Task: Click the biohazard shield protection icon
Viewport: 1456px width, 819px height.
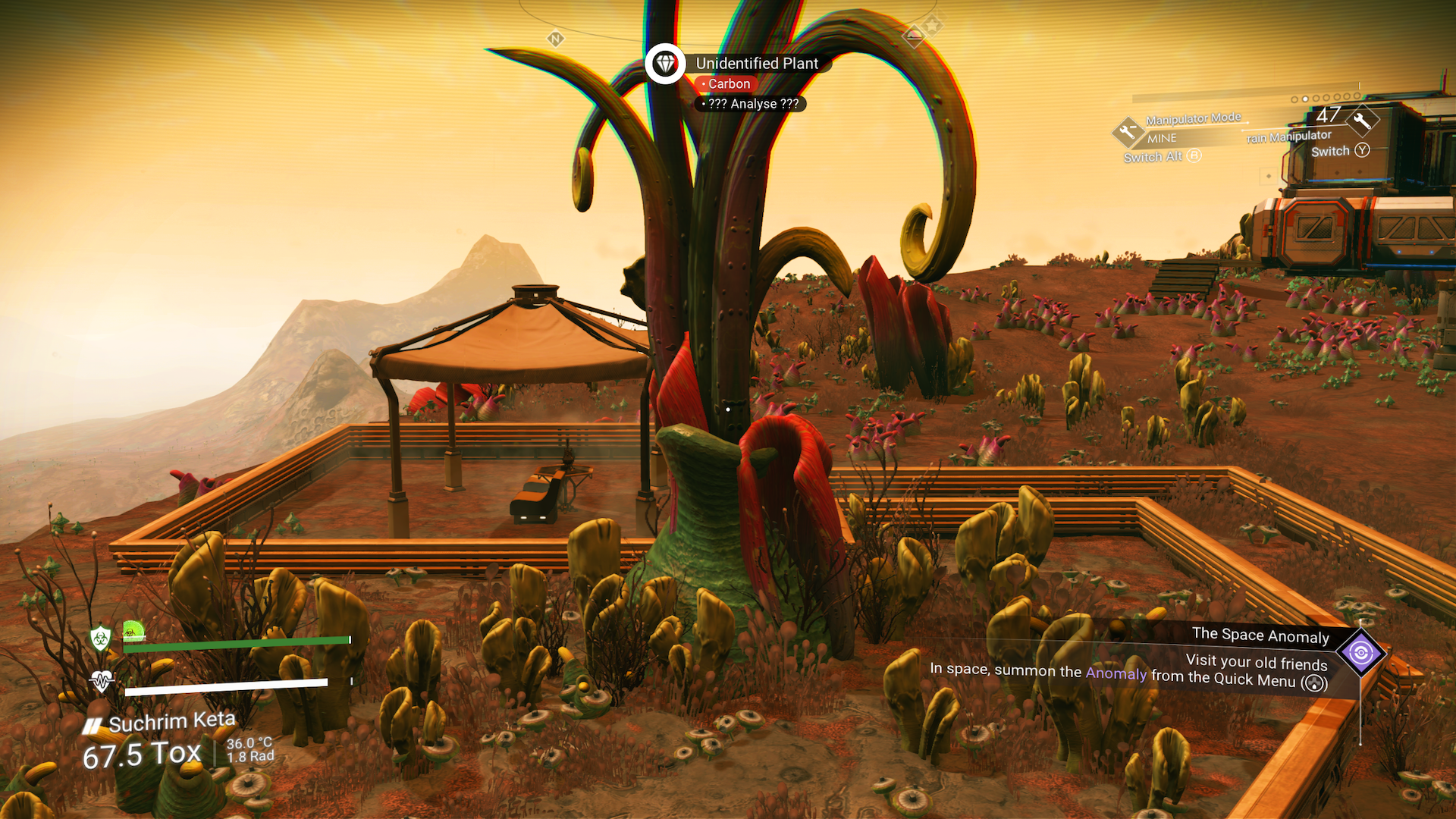Action: 100,638
